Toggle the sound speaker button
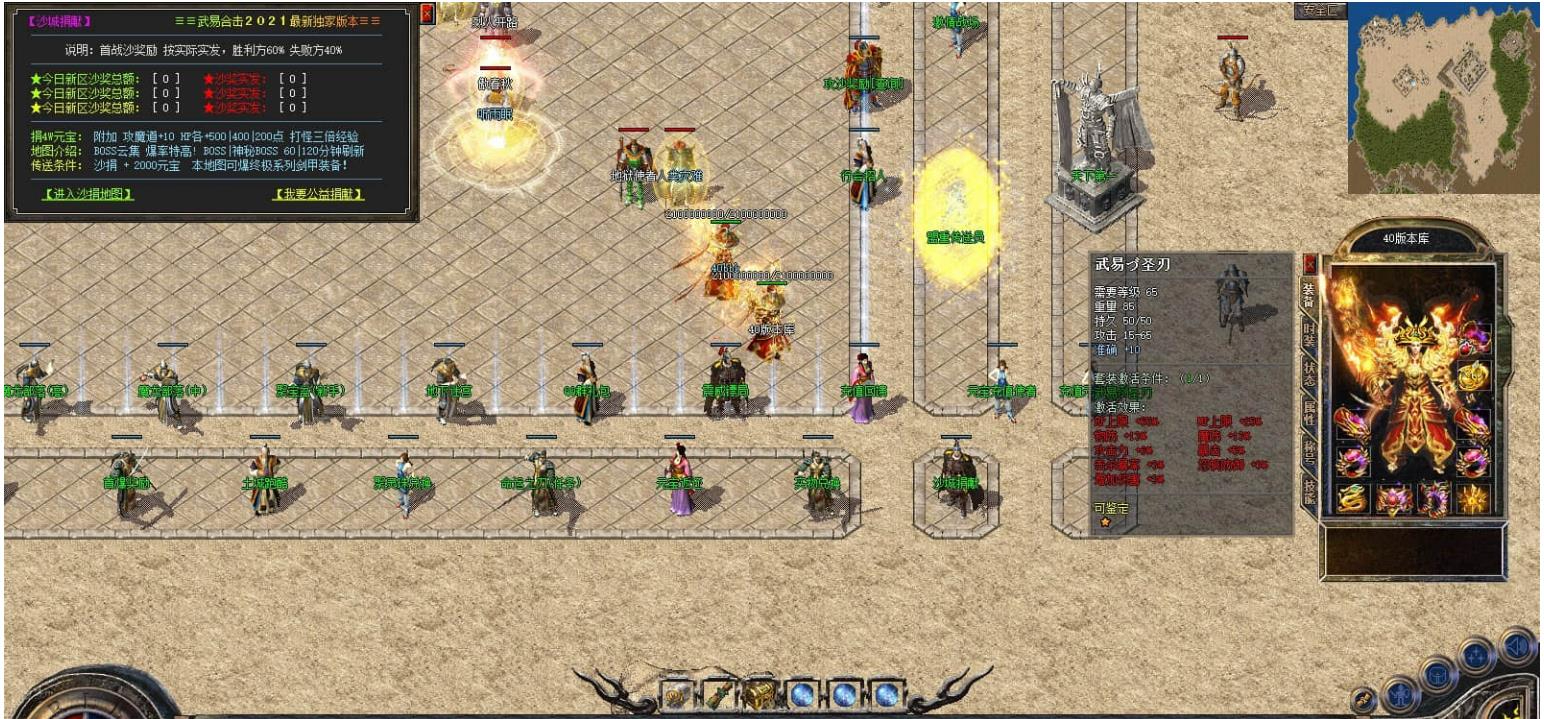The height and width of the screenshot is (719, 1544). click(1517, 645)
